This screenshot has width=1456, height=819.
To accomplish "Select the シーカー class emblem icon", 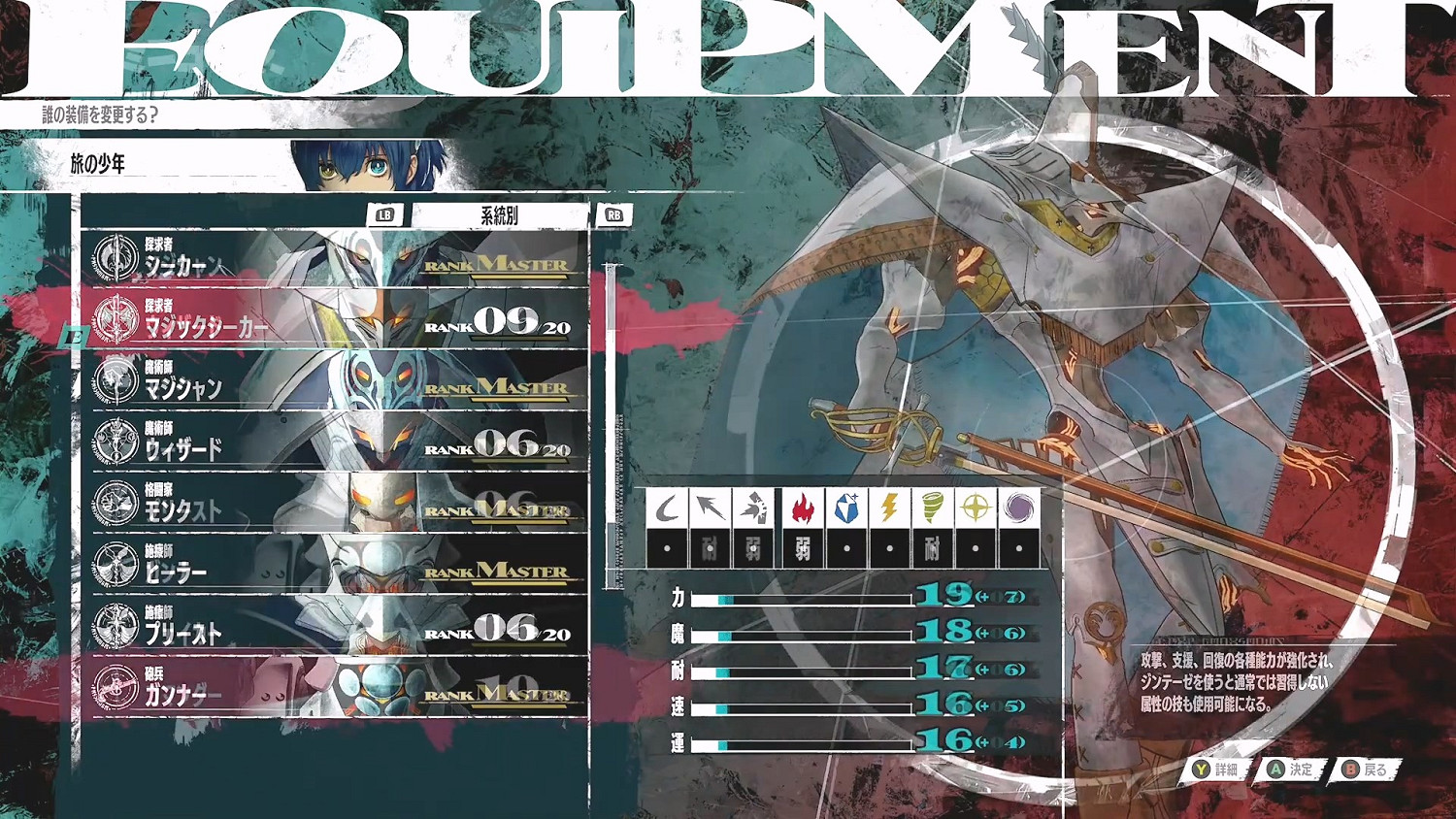I will pyautogui.click(x=119, y=256).
